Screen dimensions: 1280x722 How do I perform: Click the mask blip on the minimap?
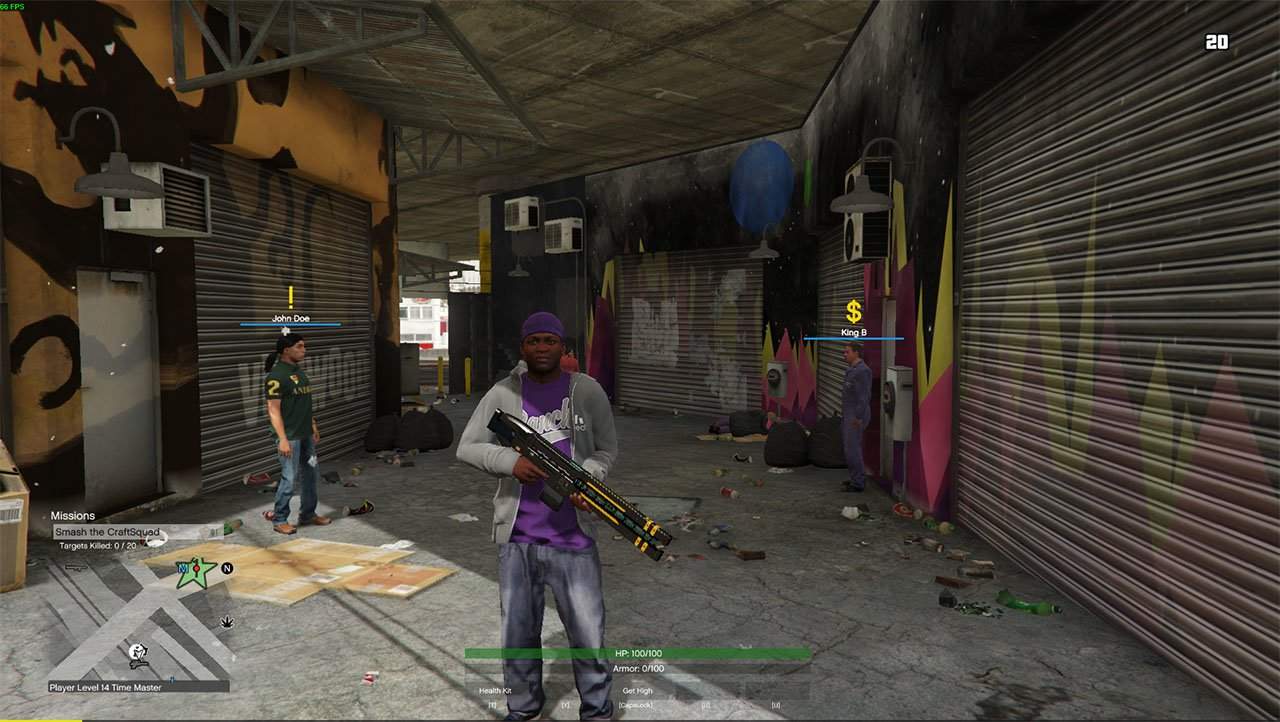[x=138, y=653]
